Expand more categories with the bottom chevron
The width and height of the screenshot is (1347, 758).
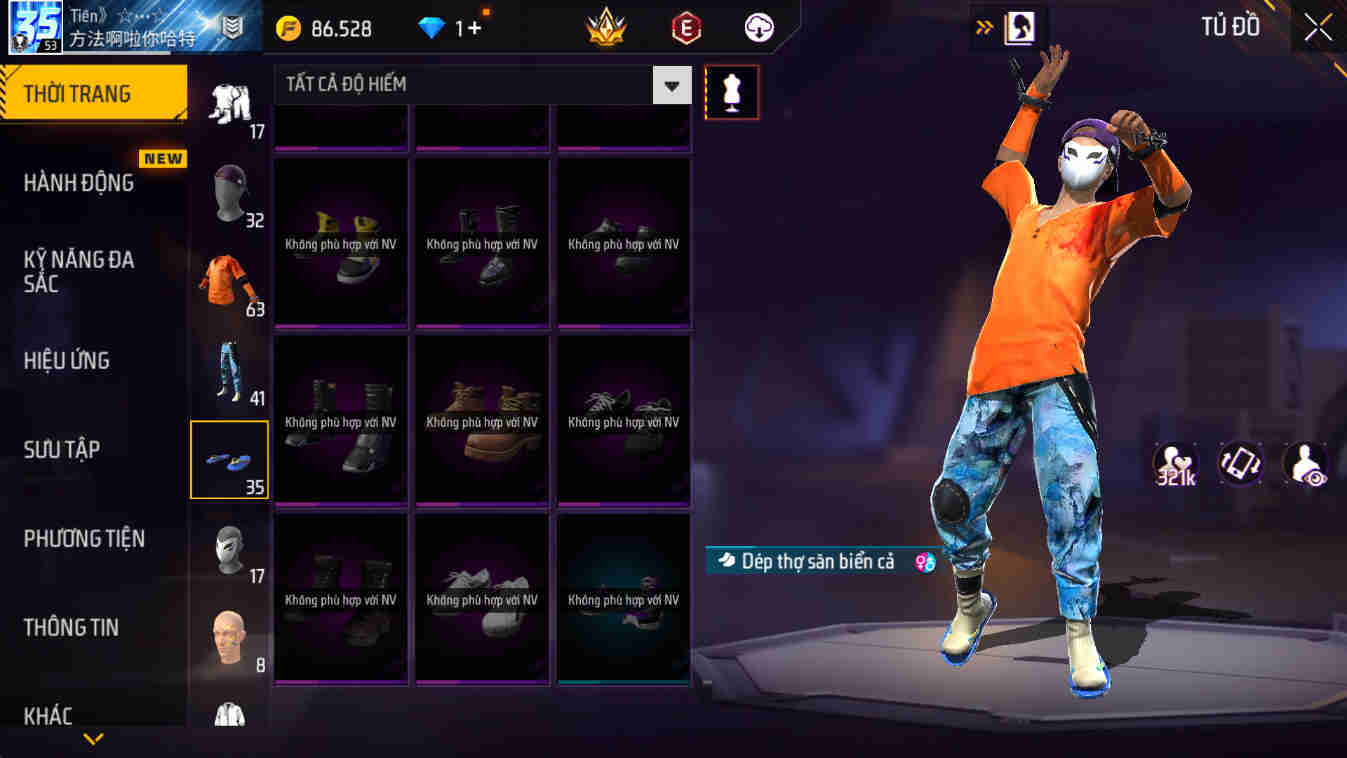tap(93, 740)
